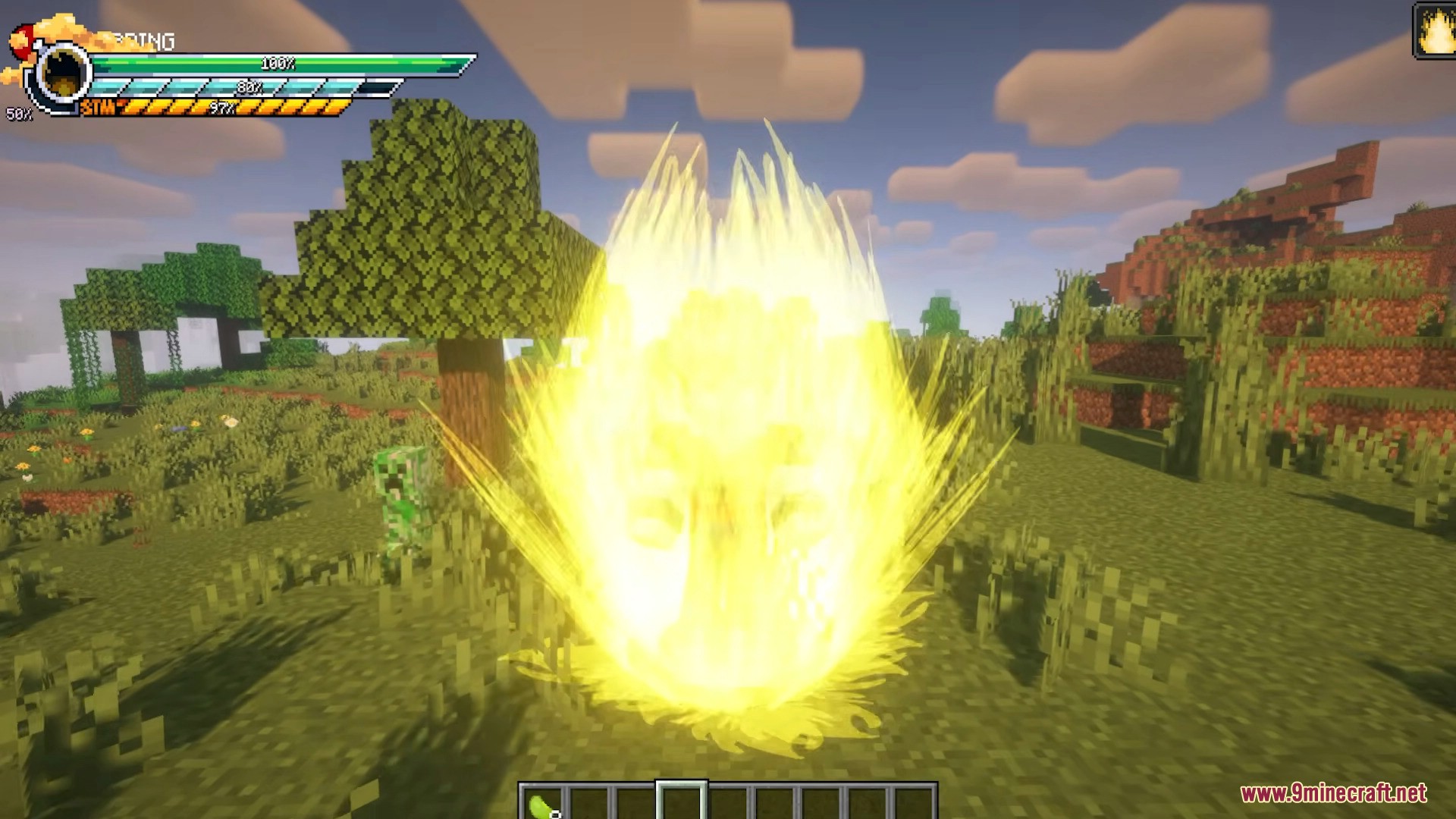Click the golden aura flame status icon
This screenshot has height=819, width=1456.
pos(1434,30)
